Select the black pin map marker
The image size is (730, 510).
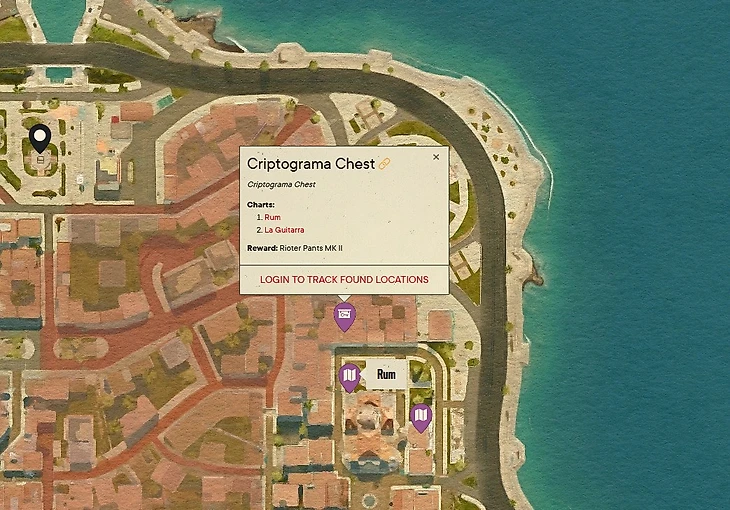[x=40, y=141]
